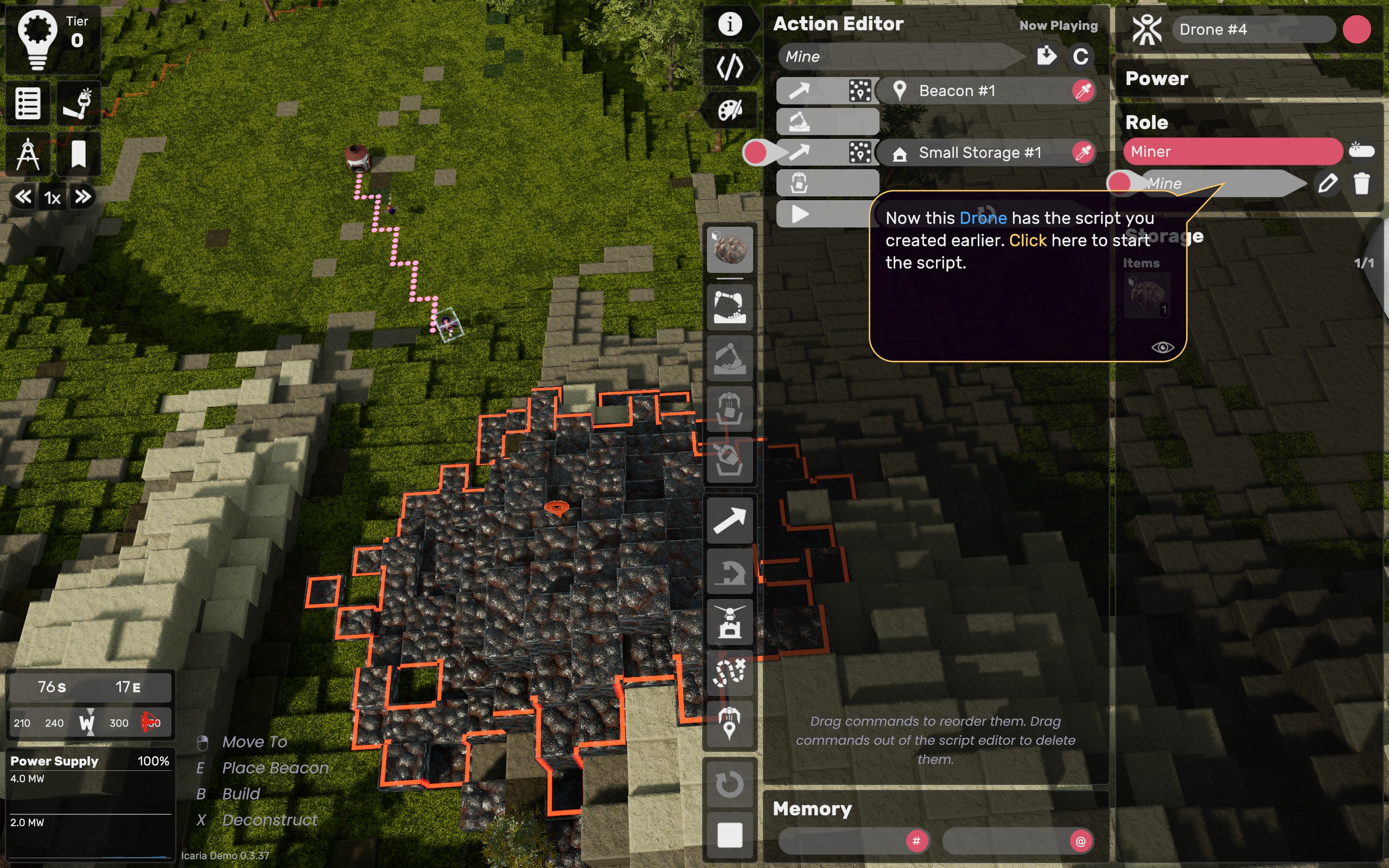The width and height of the screenshot is (1389, 868).
Task: Start the script with the play command
Action: tap(800, 214)
